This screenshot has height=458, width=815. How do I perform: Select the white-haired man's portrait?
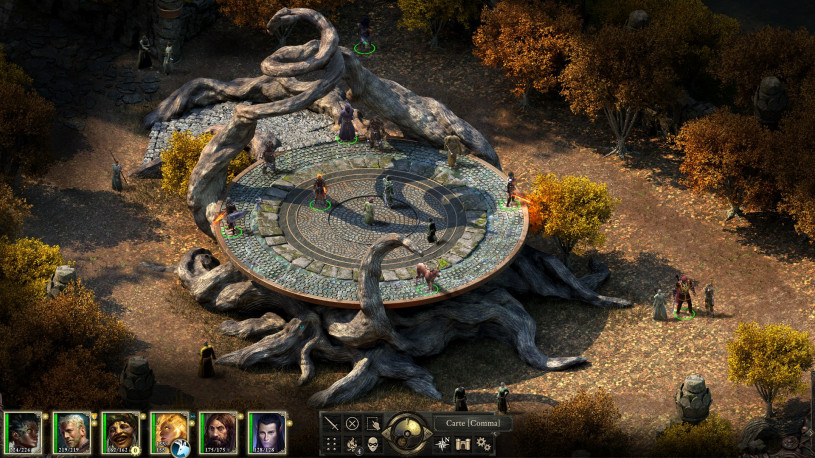pos(72,432)
